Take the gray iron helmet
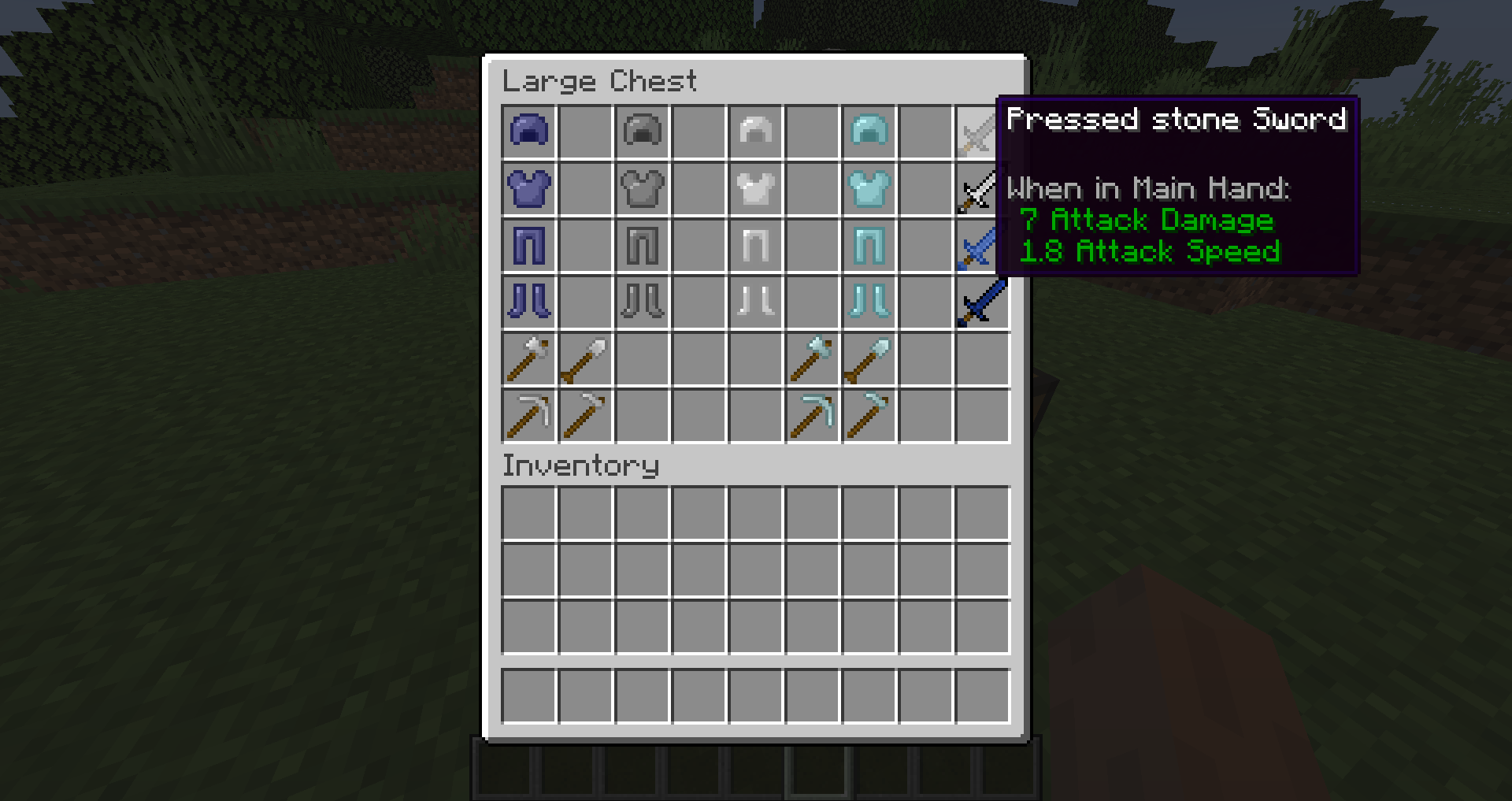Viewport: 1512px width, 801px height. pyautogui.click(x=642, y=132)
